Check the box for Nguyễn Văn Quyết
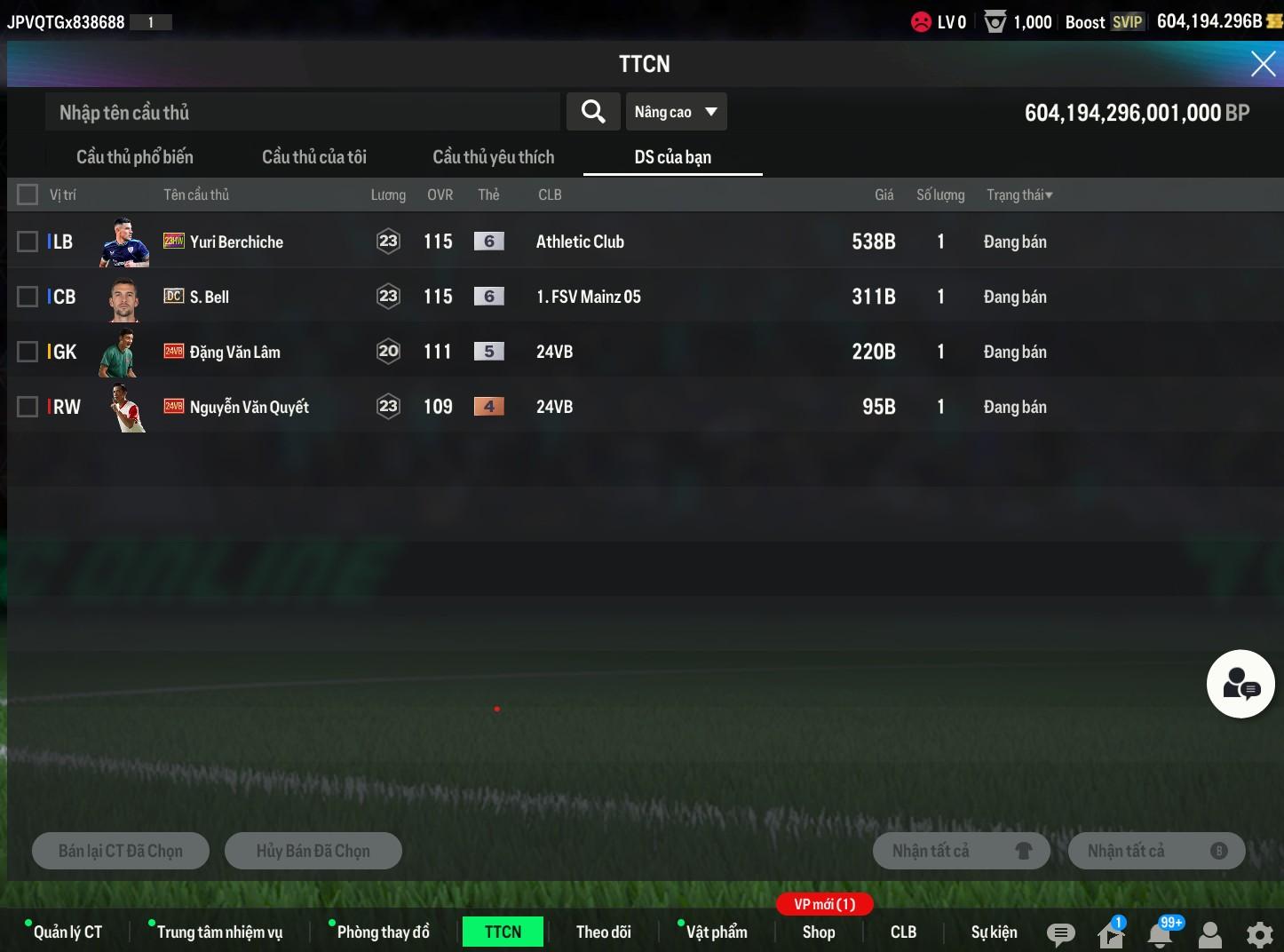Screen dimensions: 1284x952 click(x=28, y=407)
